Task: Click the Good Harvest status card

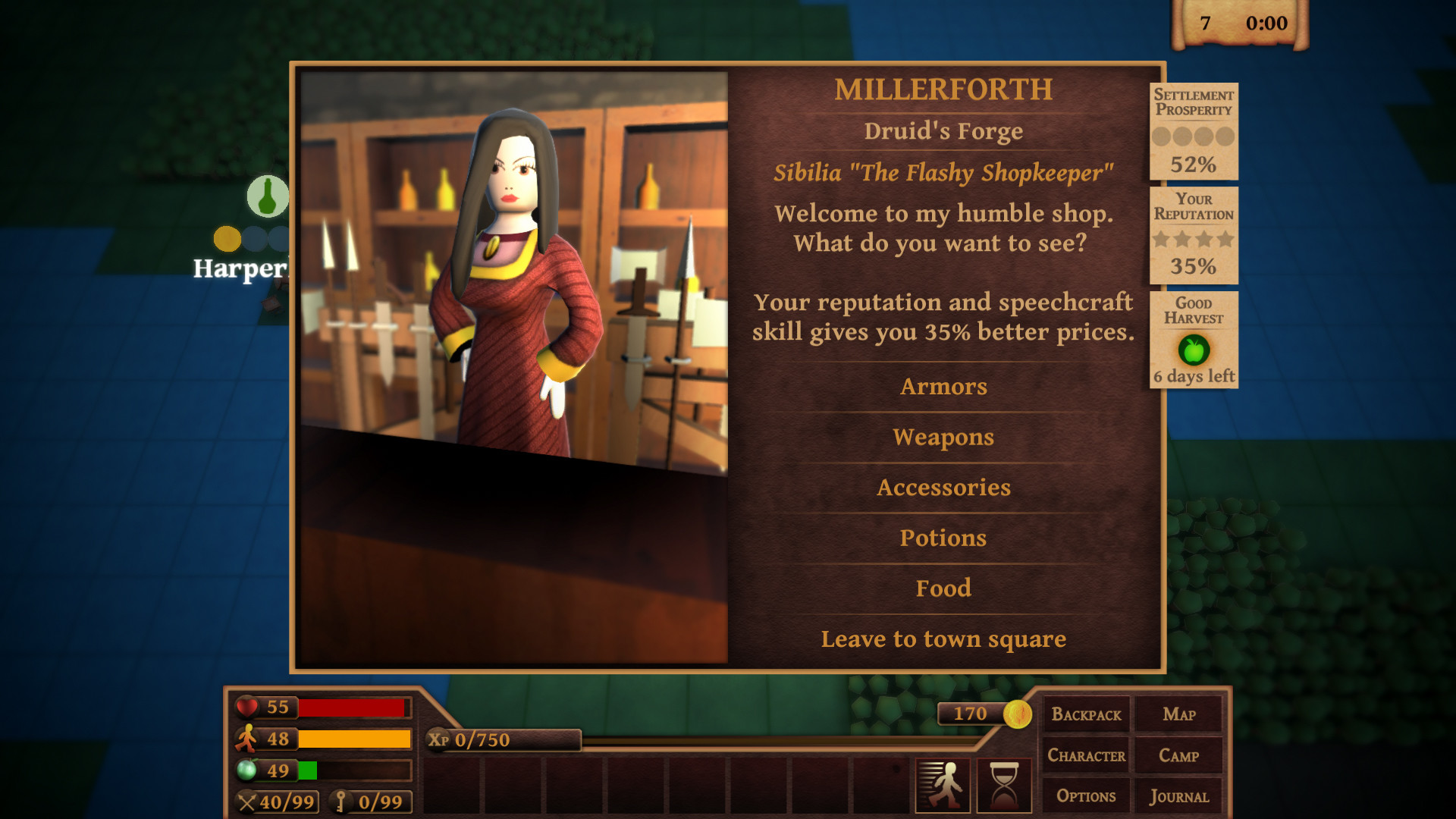Action: coord(1194,340)
